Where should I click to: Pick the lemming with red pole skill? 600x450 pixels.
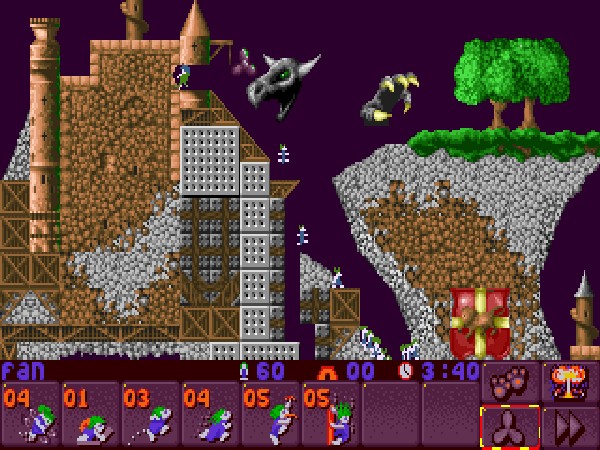[330, 414]
